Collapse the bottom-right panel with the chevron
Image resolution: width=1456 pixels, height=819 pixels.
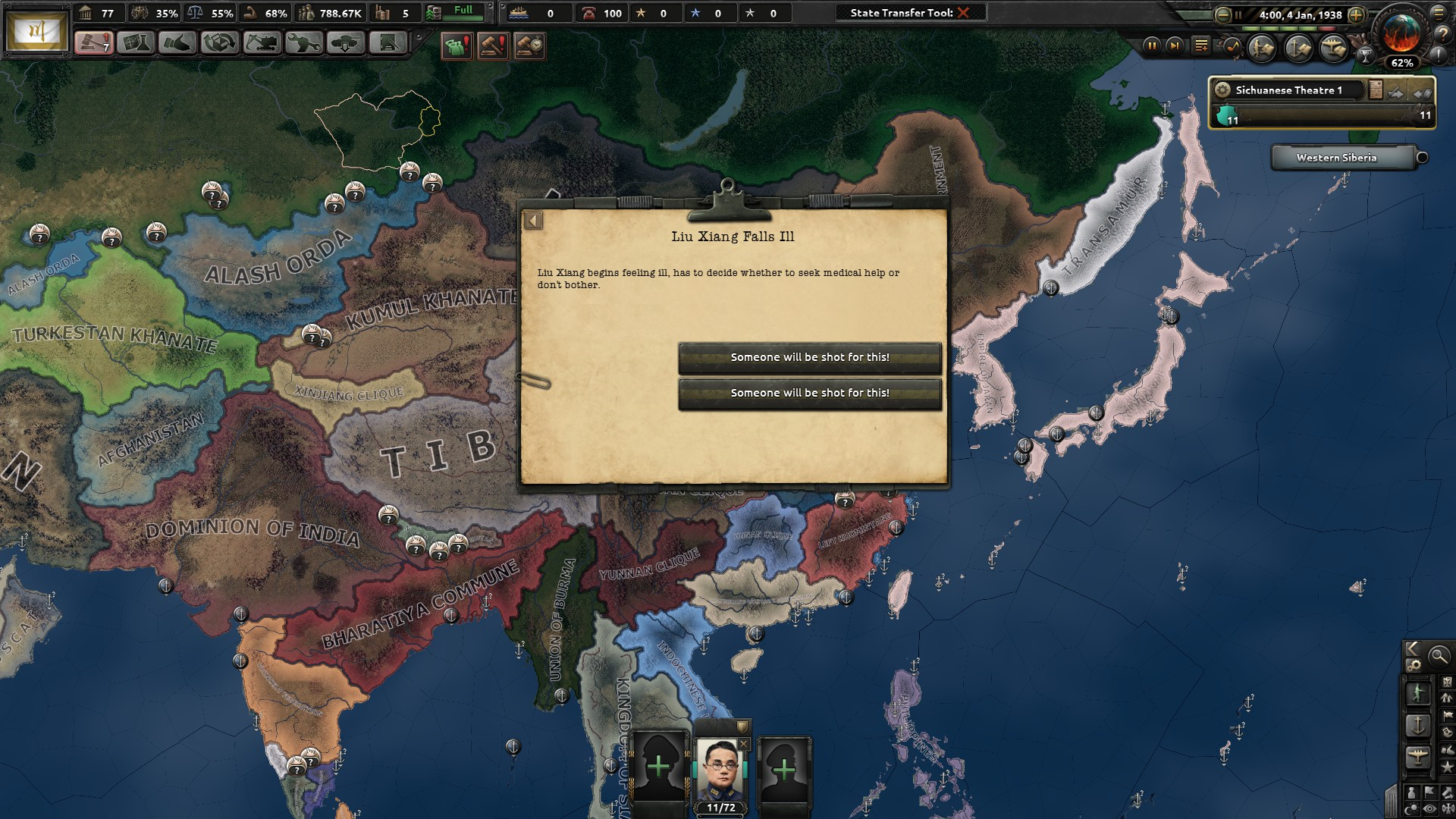[1412, 650]
